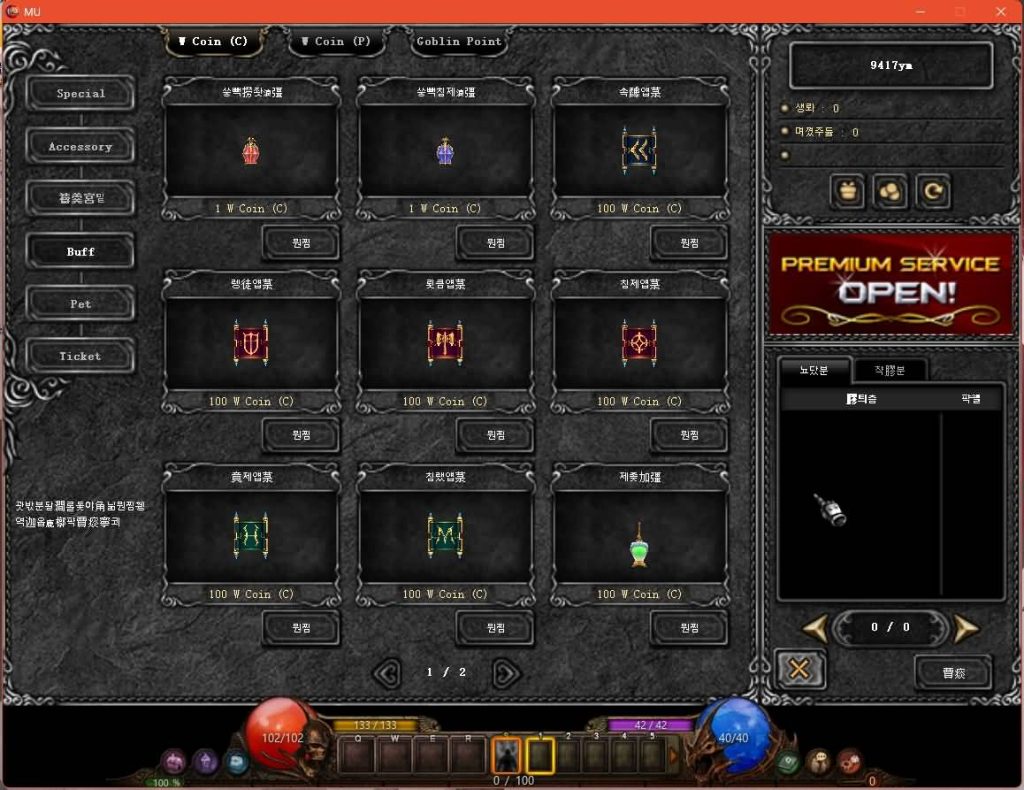The height and width of the screenshot is (790, 1024).
Task: Select the Buff category
Action: click(81, 252)
